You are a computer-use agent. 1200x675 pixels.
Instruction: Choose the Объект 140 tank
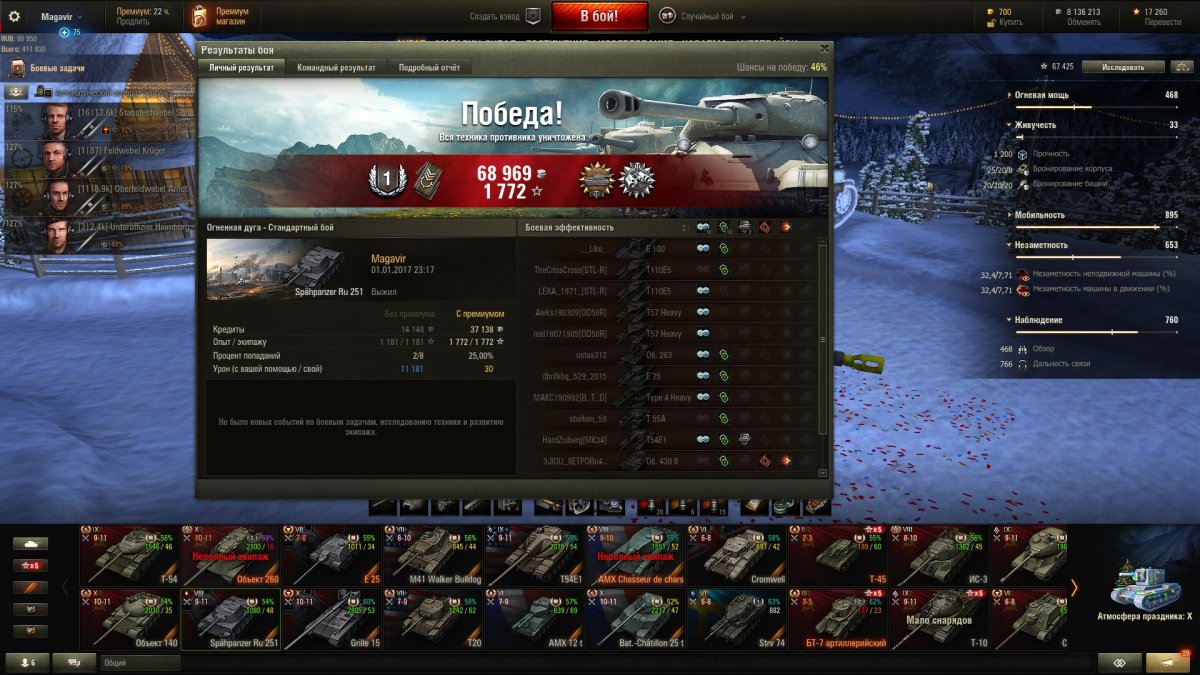(x=129, y=619)
